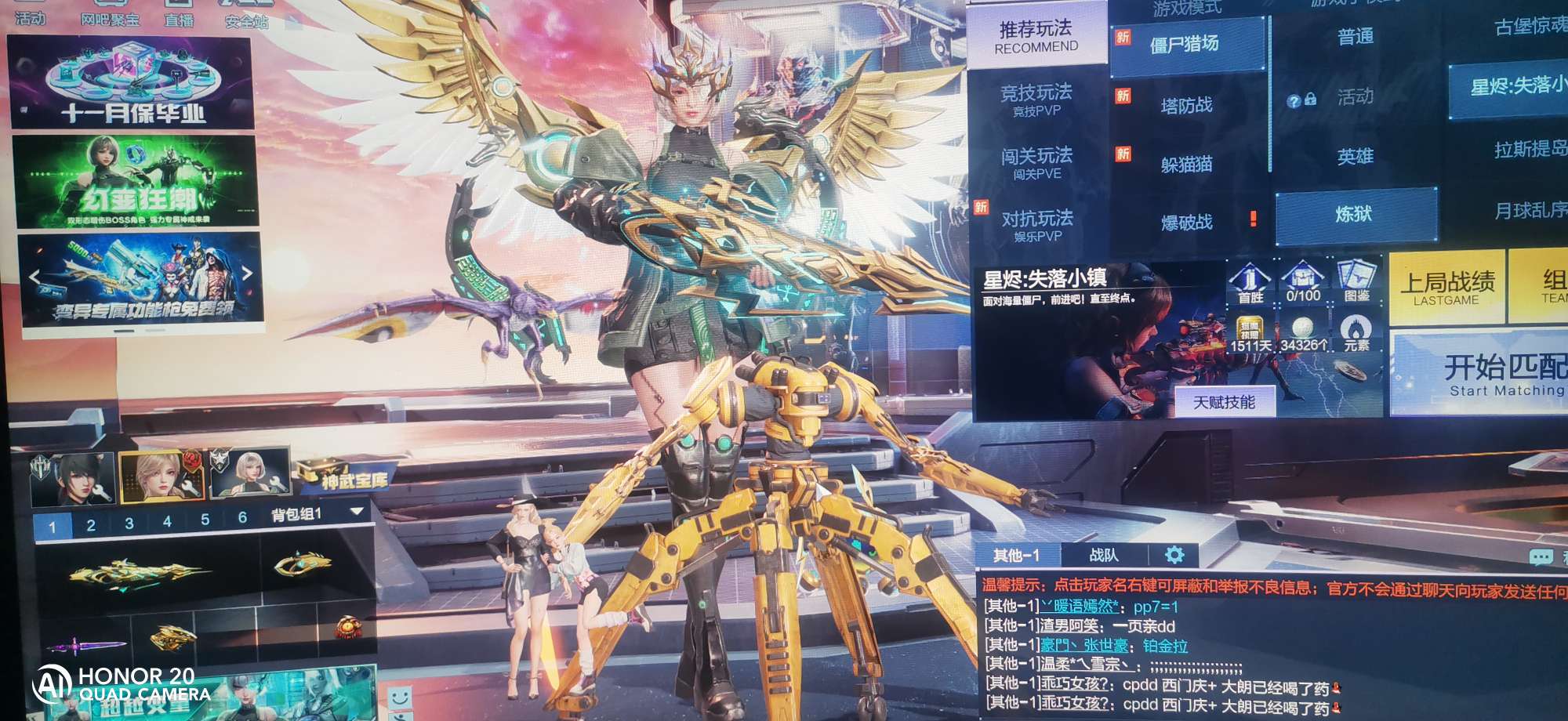
Task: Switch to backpack slot tab 3
Action: tap(129, 524)
